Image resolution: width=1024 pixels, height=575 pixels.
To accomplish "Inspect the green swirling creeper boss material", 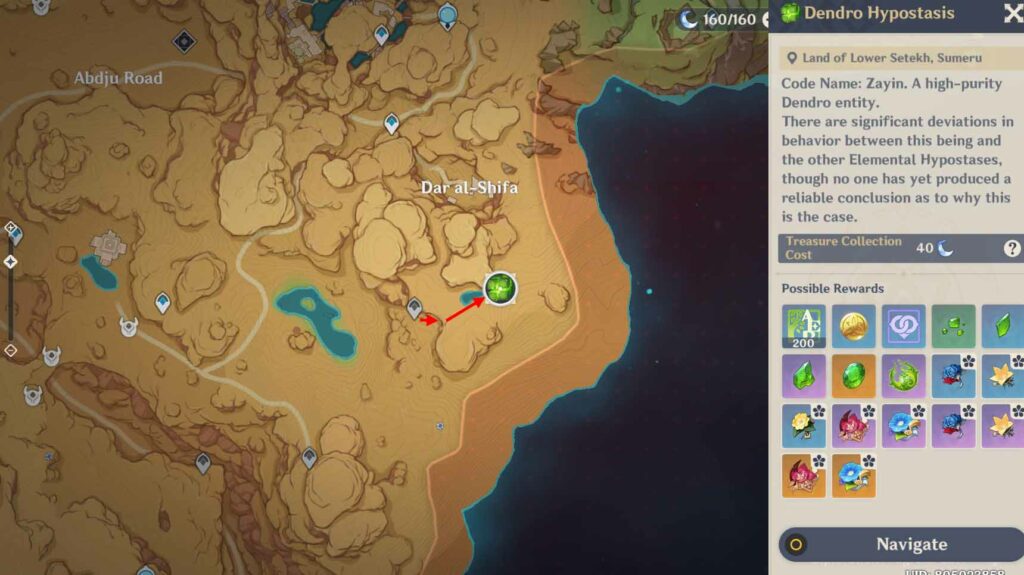I will (903, 376).
